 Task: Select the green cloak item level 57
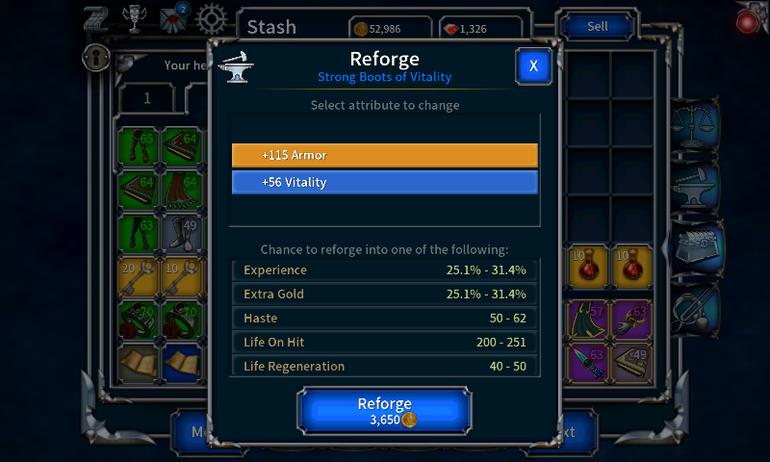click(590, 319)
